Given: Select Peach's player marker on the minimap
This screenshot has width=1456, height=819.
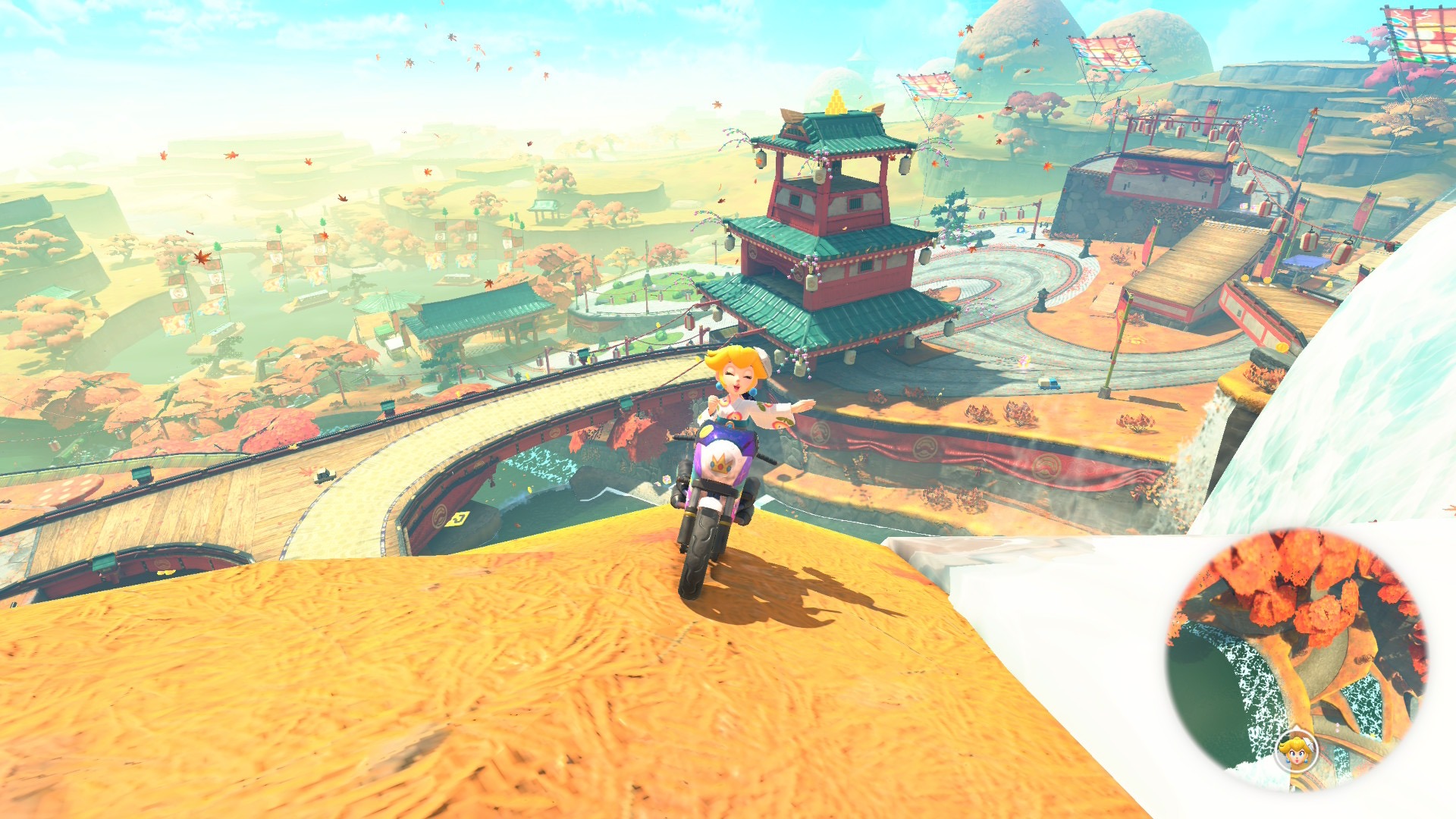Looking at the screenshot, I should coord(1296,751).
